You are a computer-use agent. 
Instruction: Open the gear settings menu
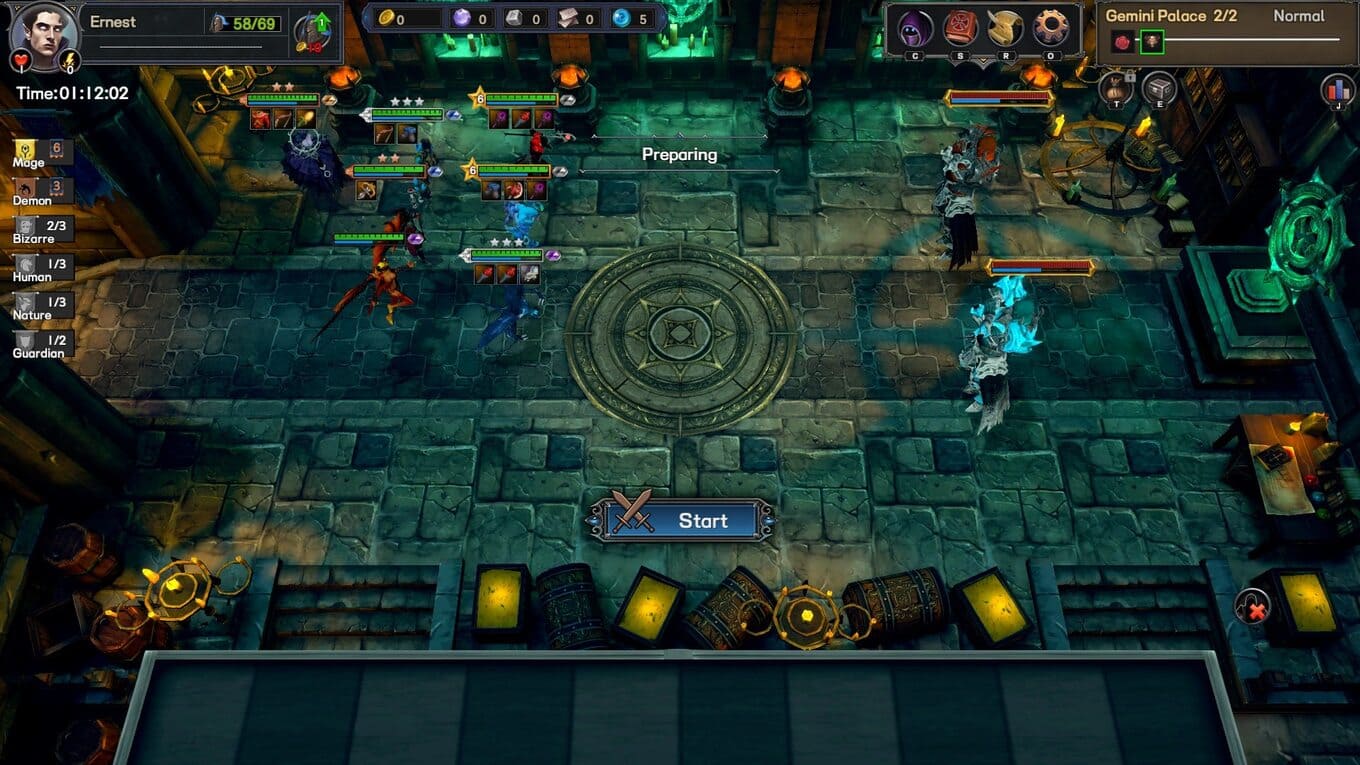[1051, 29]
